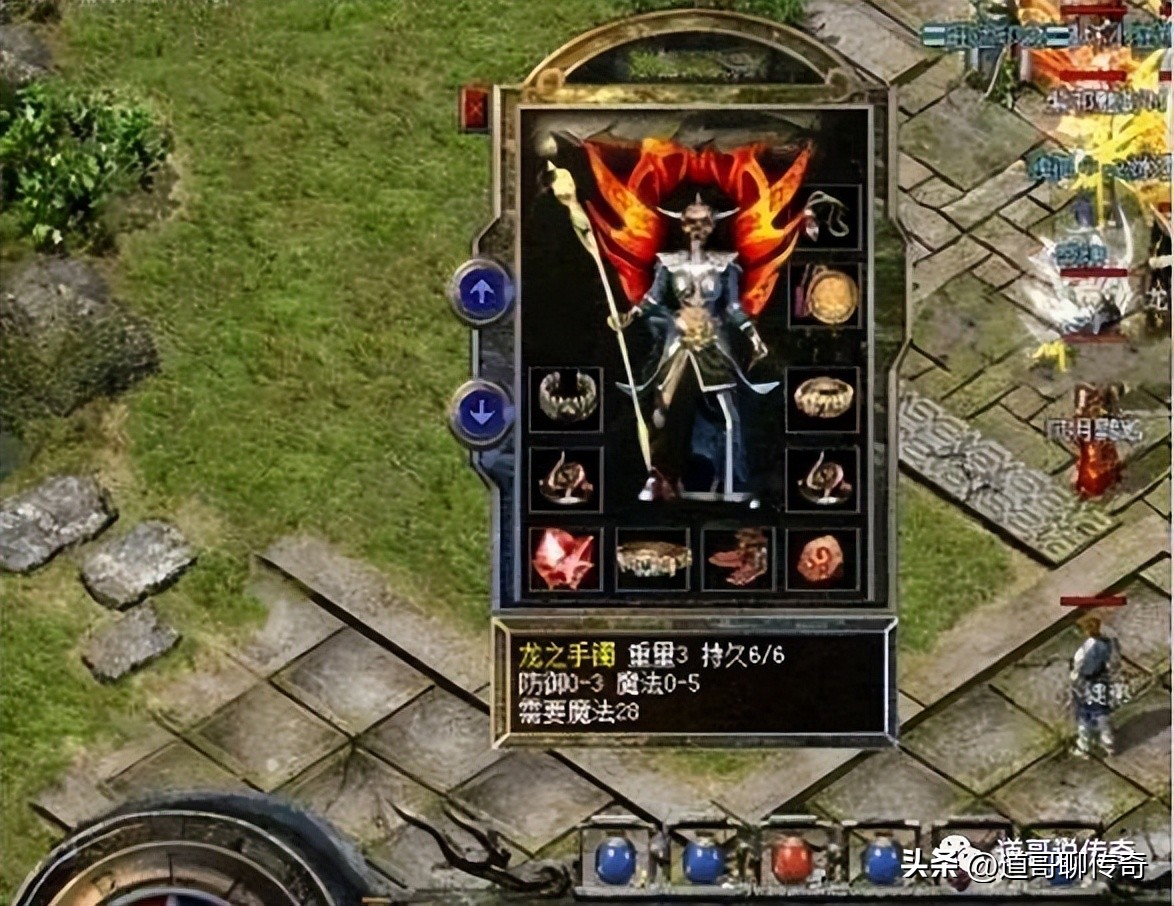Select the red boots equipment slot
1174x906 pixels.
(739, 559)
